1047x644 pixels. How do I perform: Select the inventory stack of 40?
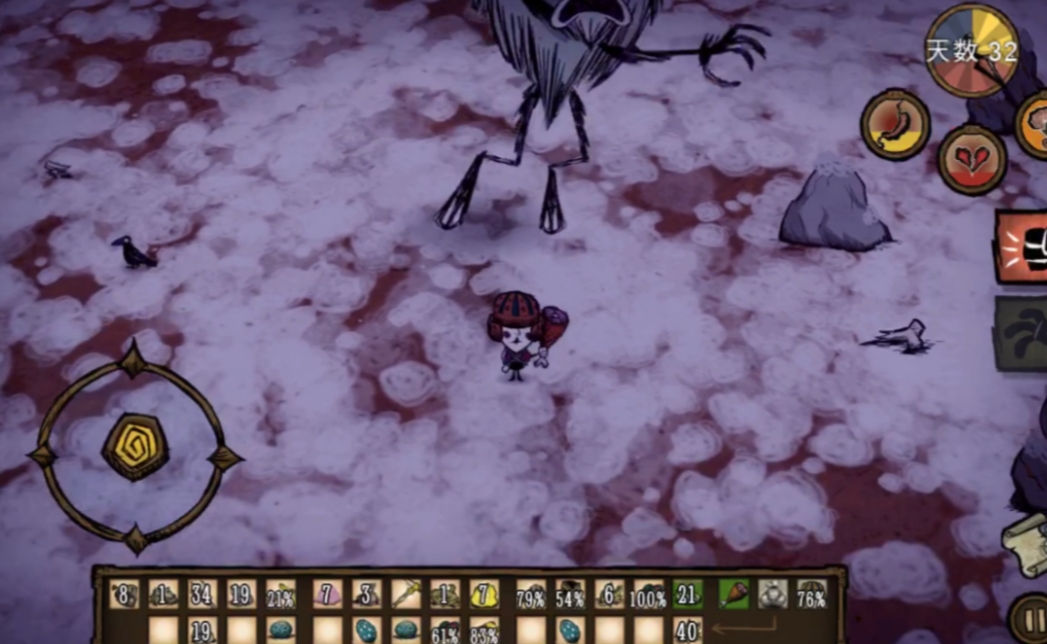pyautogui.click(x=687, y=630)
